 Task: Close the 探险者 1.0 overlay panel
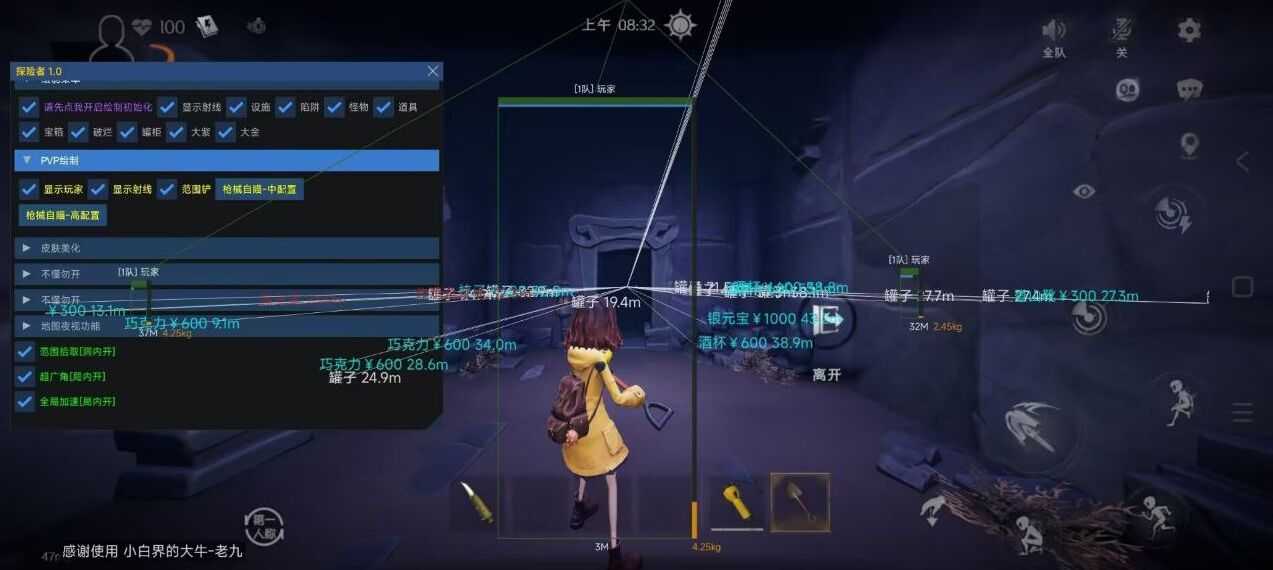(x=433, y=71)
